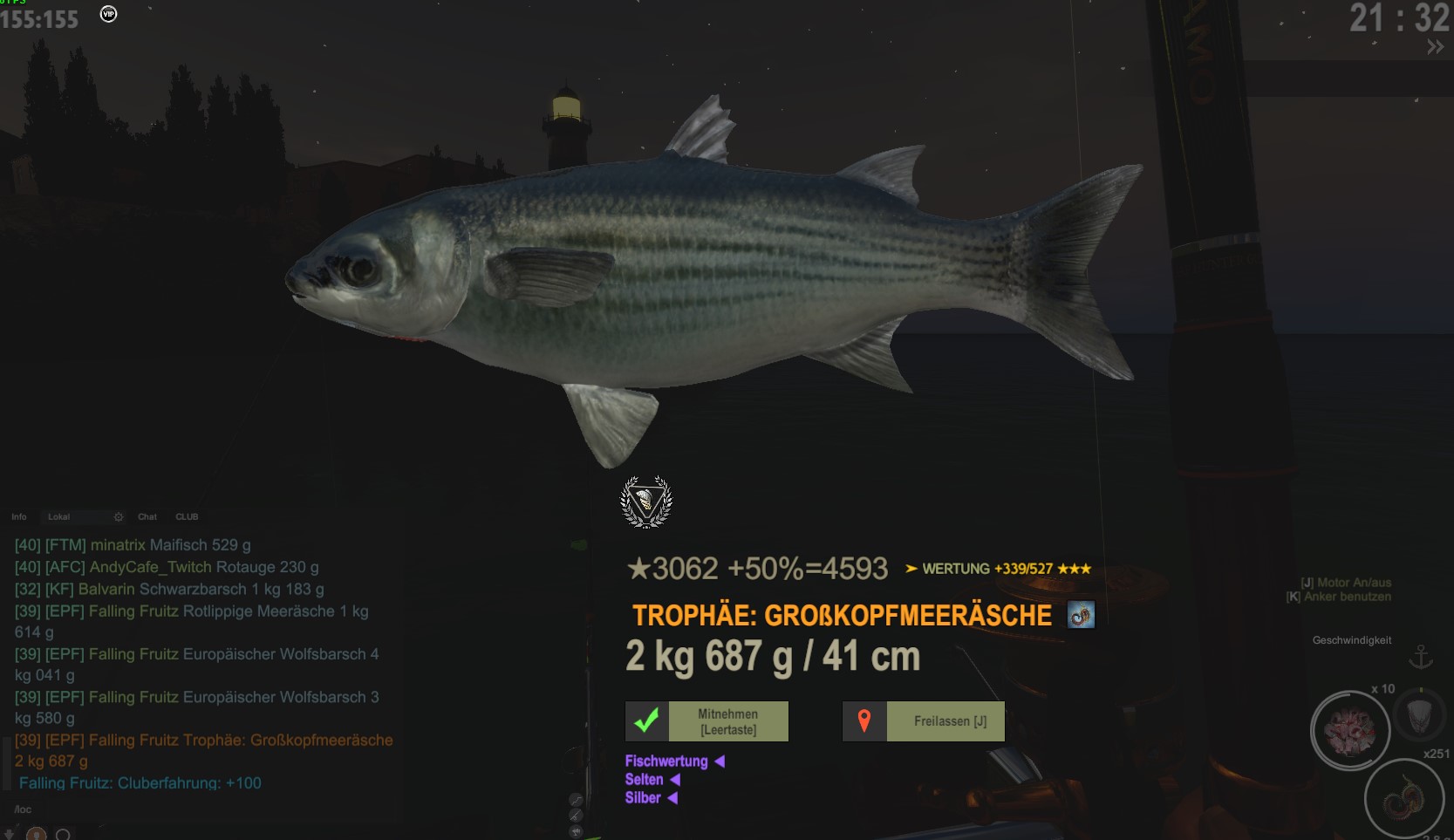
Task: Select the worm bait slot with x251 count
Action: tap(1403, 798)
